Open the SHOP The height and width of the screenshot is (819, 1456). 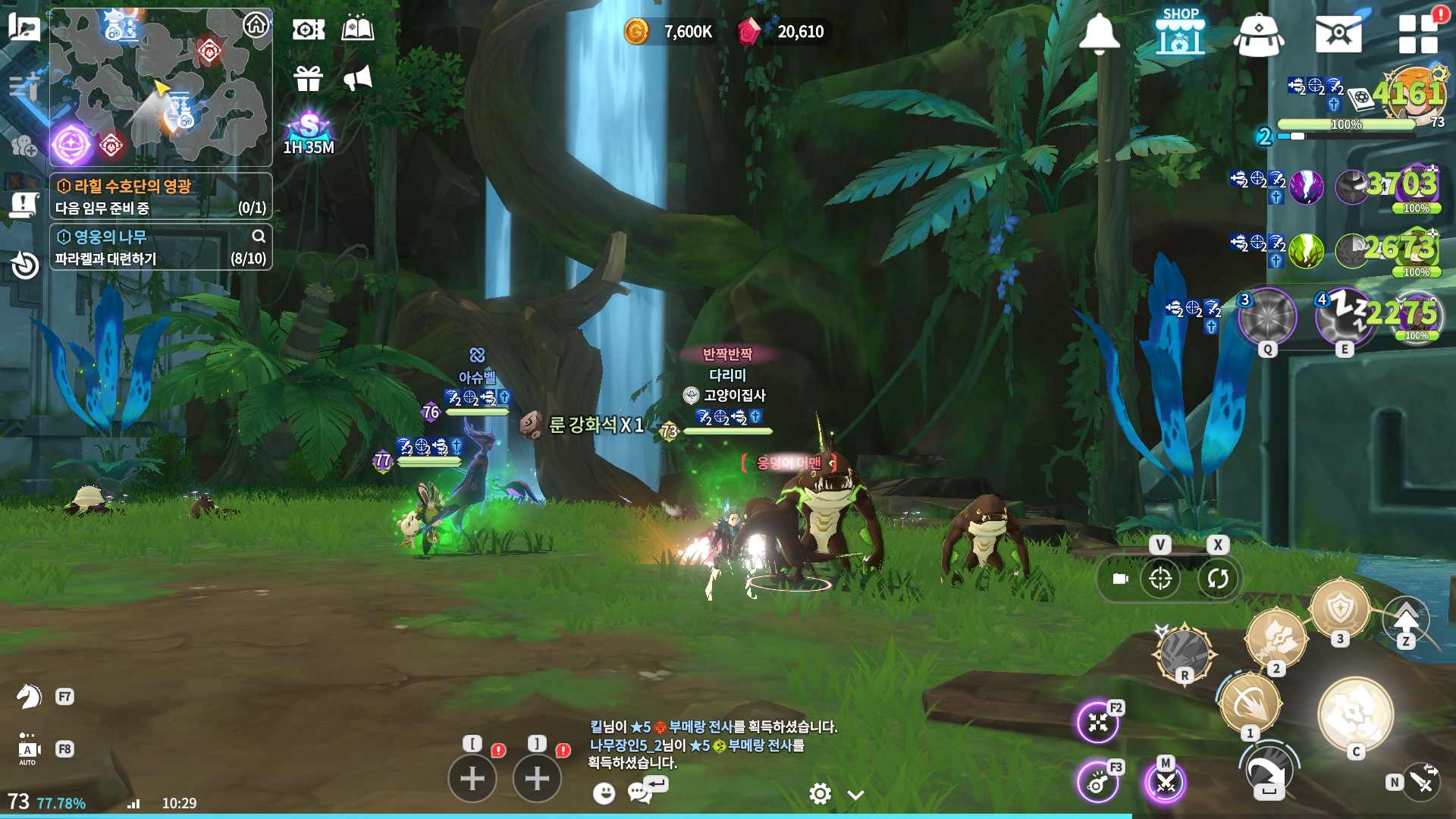pyautogui.click(x=1180, y=32)
